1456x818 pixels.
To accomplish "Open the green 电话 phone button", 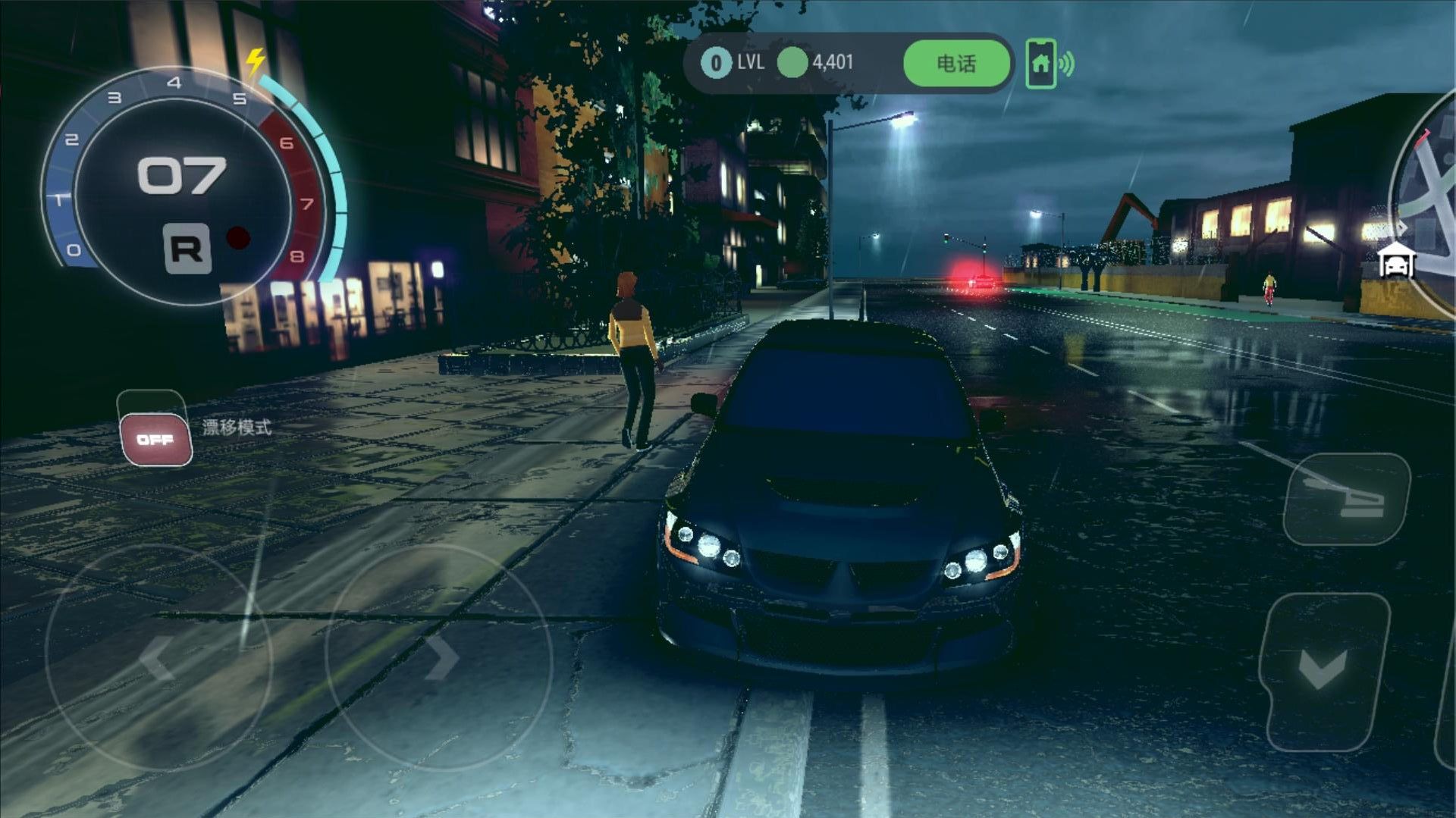I will click(956, 64).
